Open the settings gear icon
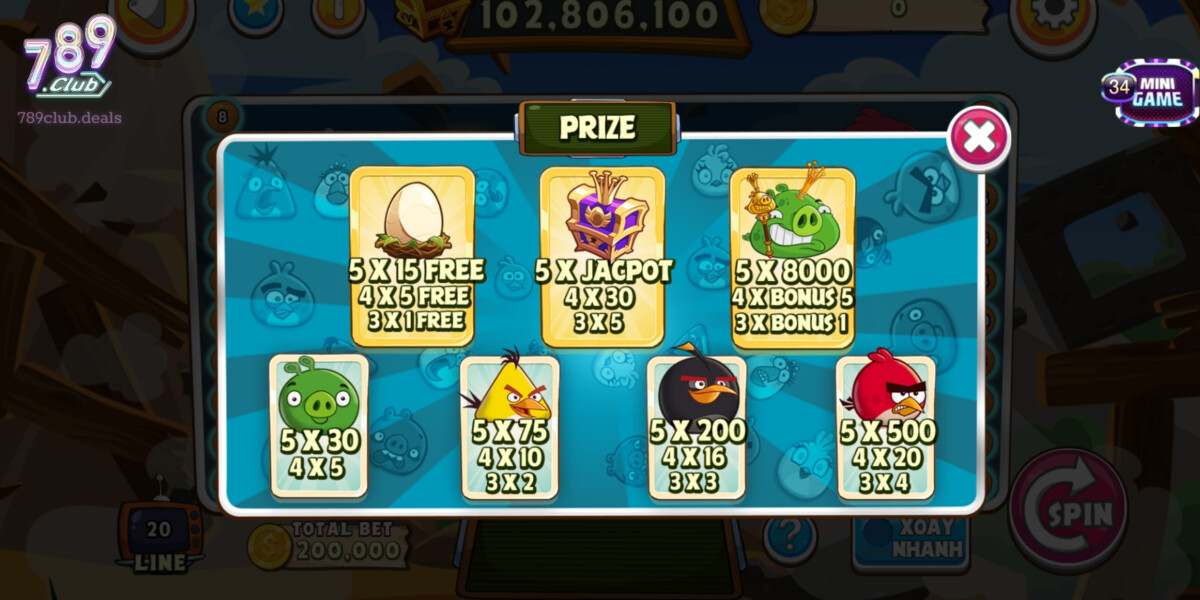This screenshot has width=1200, height=600. pyautogui.click(x=1052, y=17)
